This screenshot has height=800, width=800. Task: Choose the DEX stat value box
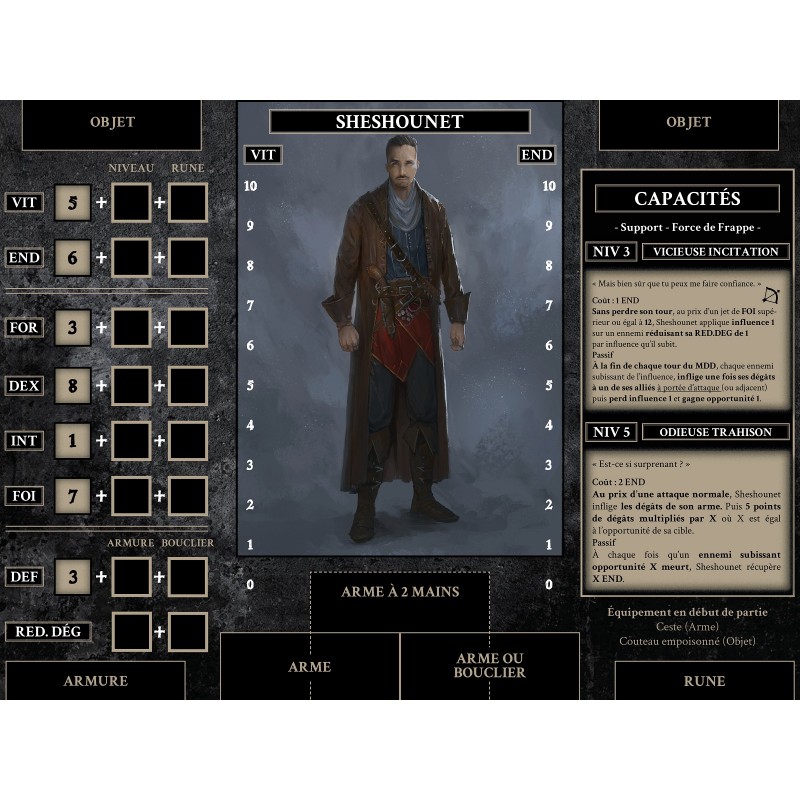point(72,386)
